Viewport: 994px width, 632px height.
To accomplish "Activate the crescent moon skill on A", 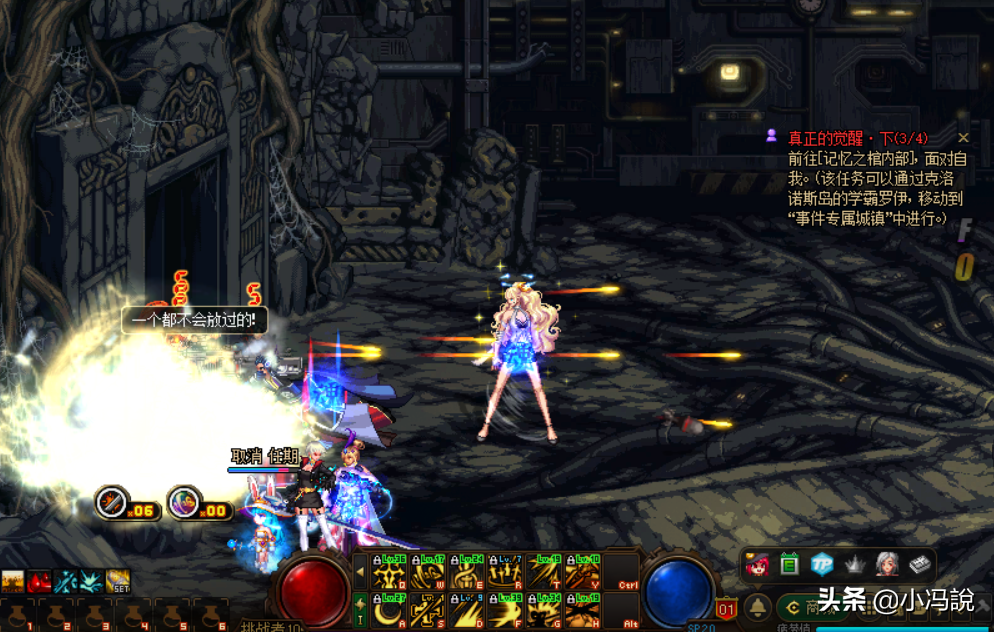I will click(x=389, y=610).
